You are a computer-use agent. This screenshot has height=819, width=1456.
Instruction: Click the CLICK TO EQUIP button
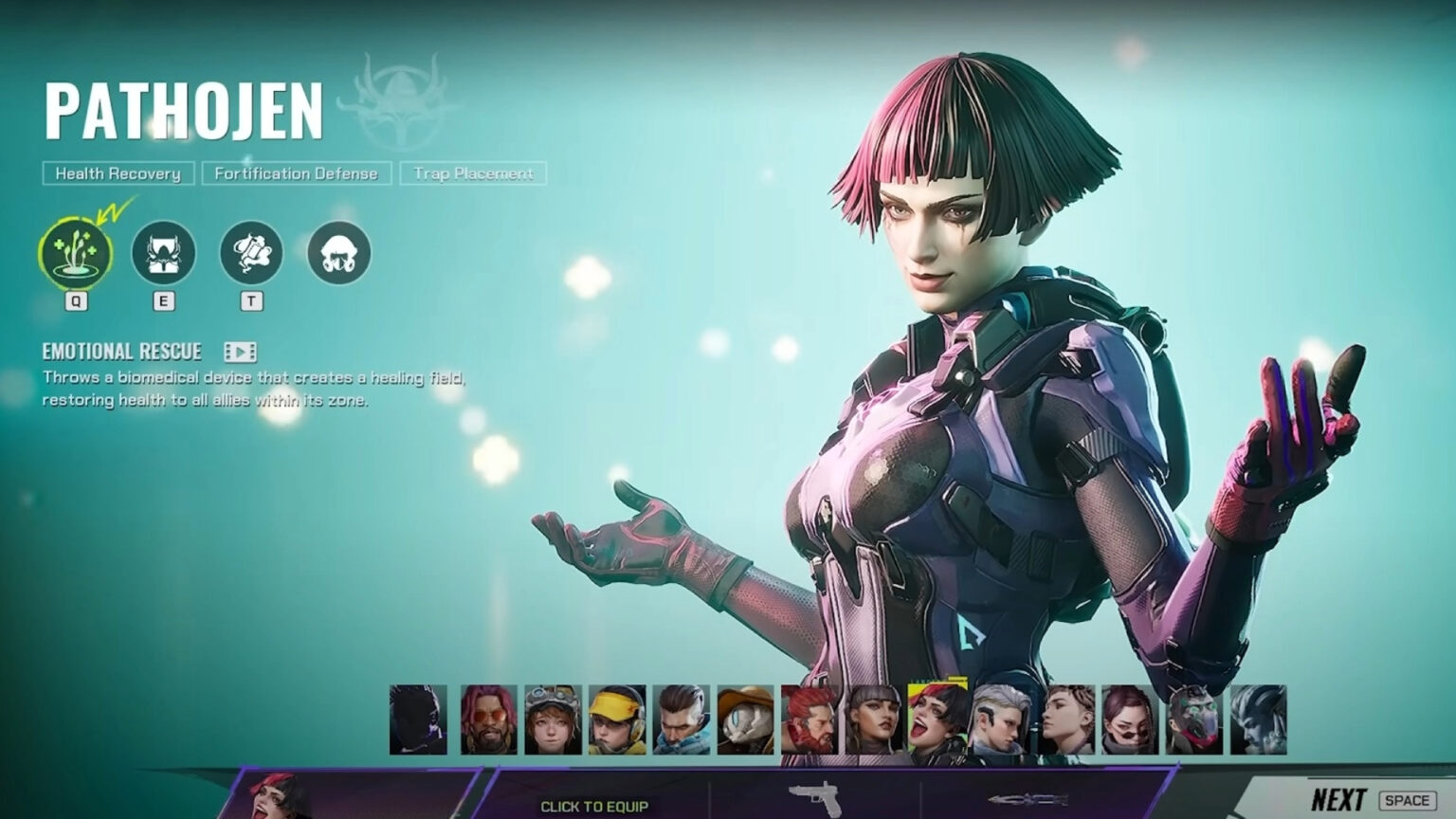click(595, 808)
